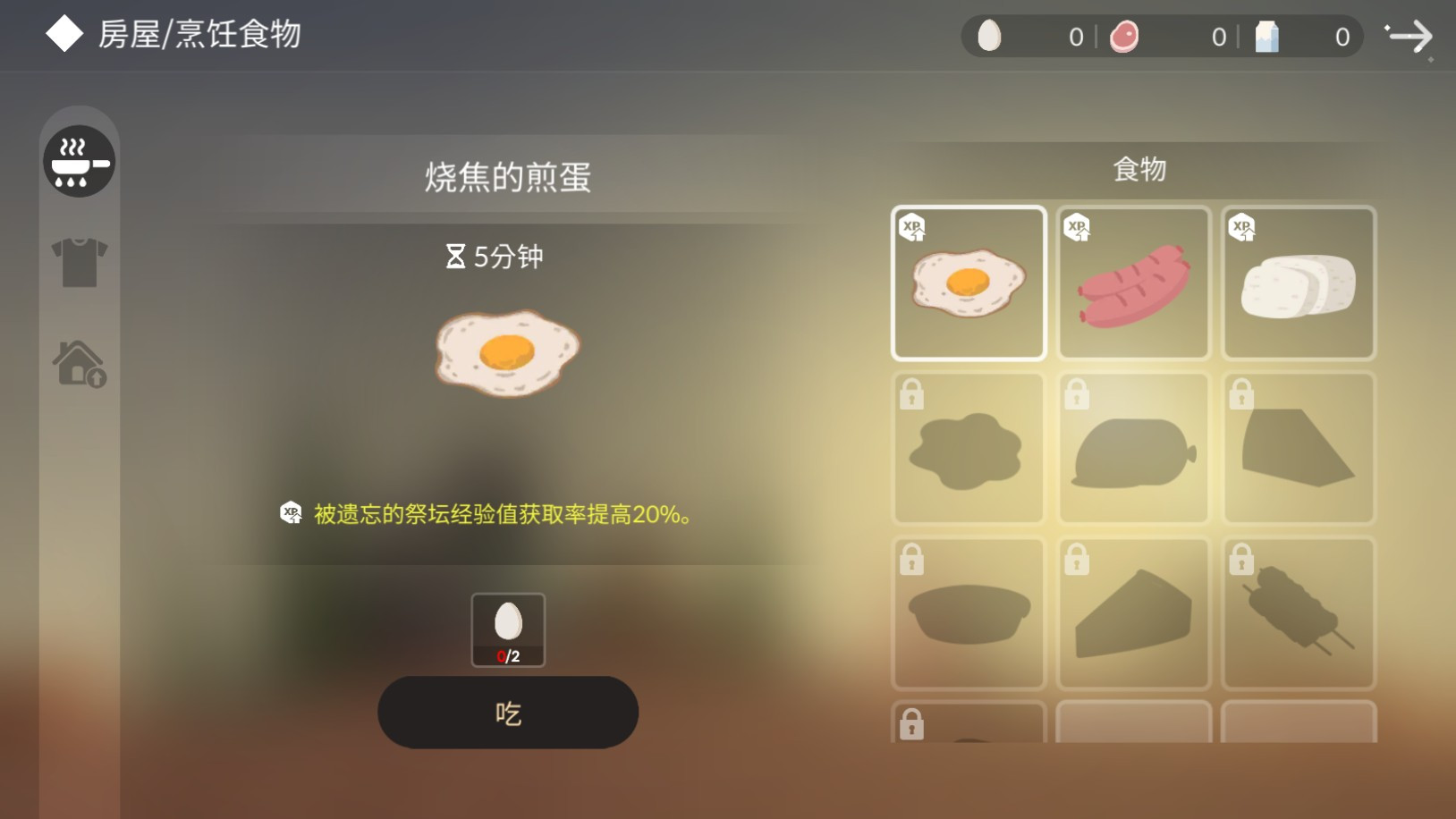
Task: Click the egg counter in top resource bar
Action: pyautogui.click(x=1029, y=37)
